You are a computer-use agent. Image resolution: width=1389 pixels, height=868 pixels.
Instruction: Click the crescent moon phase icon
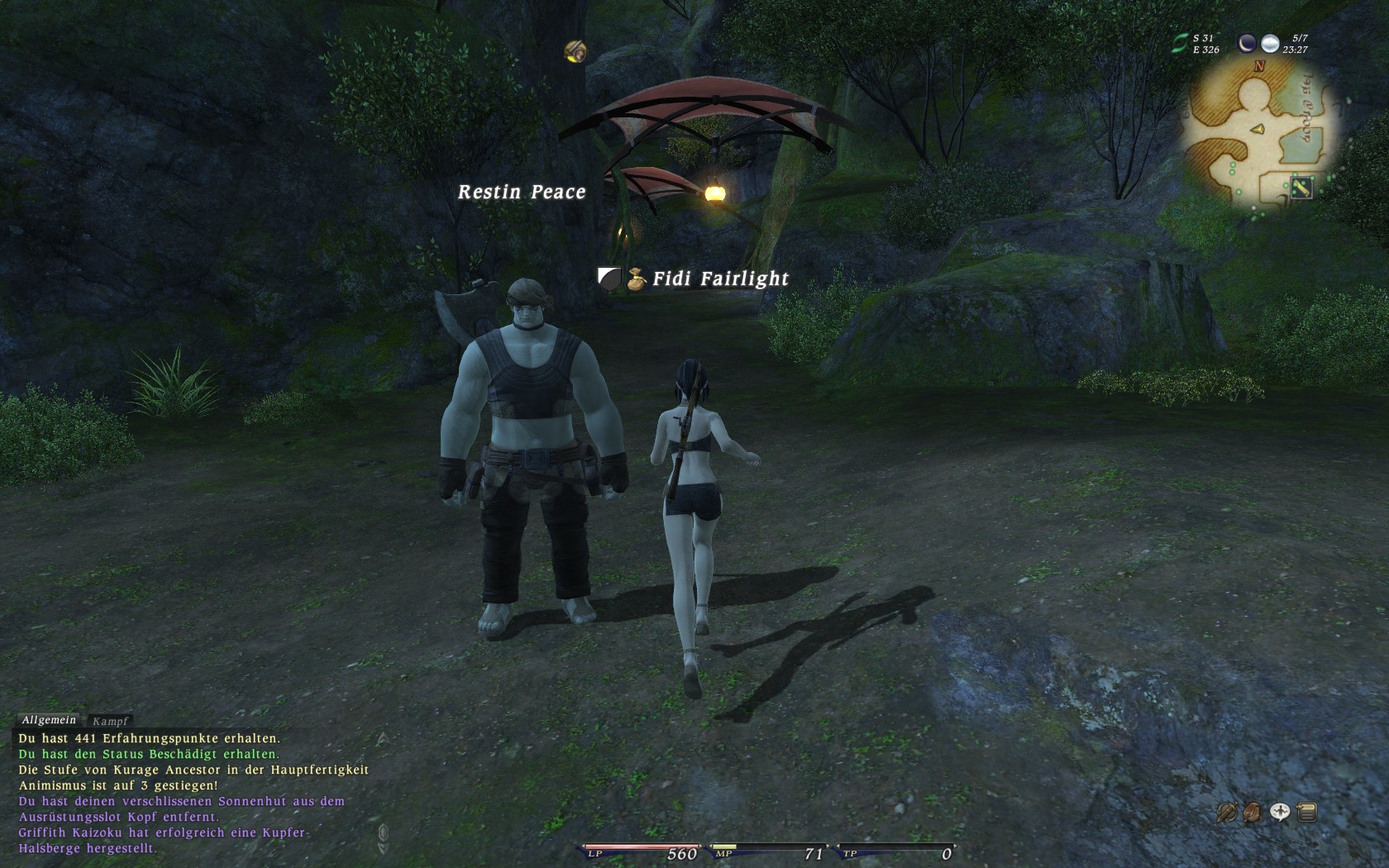click(1247, 43)
